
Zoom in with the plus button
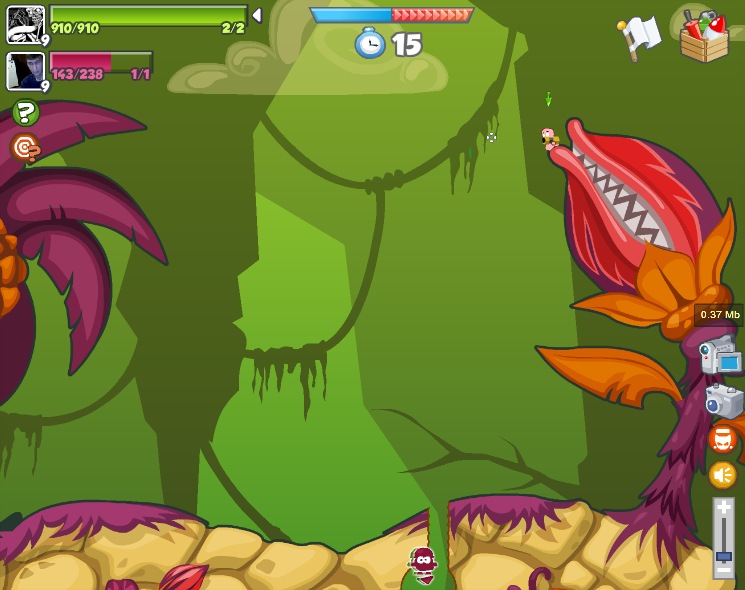723,508
